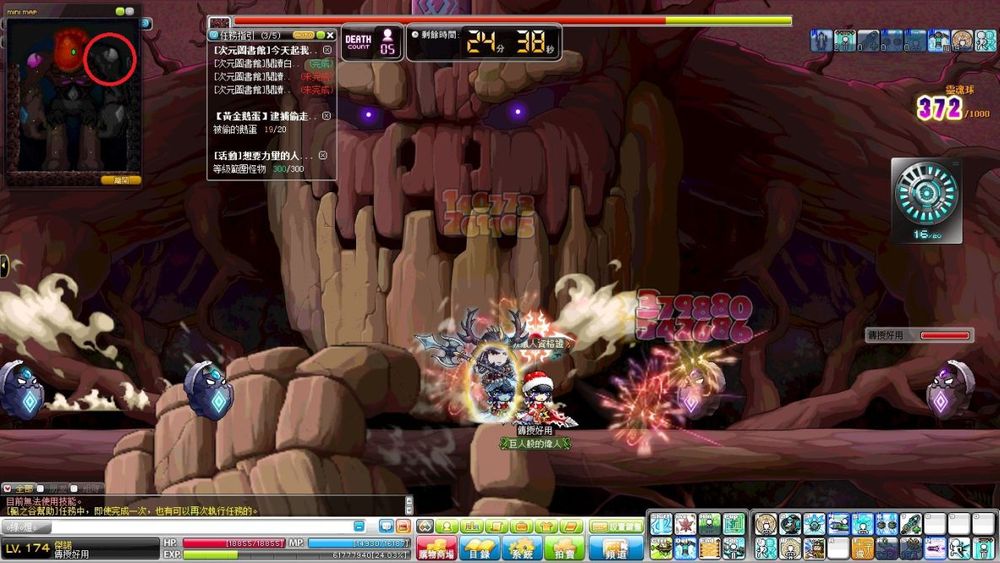Remove the 黃金鵝蛋 quest from tracker
The width and height of the screenshot is (1000, 563).
coord(326,116)
